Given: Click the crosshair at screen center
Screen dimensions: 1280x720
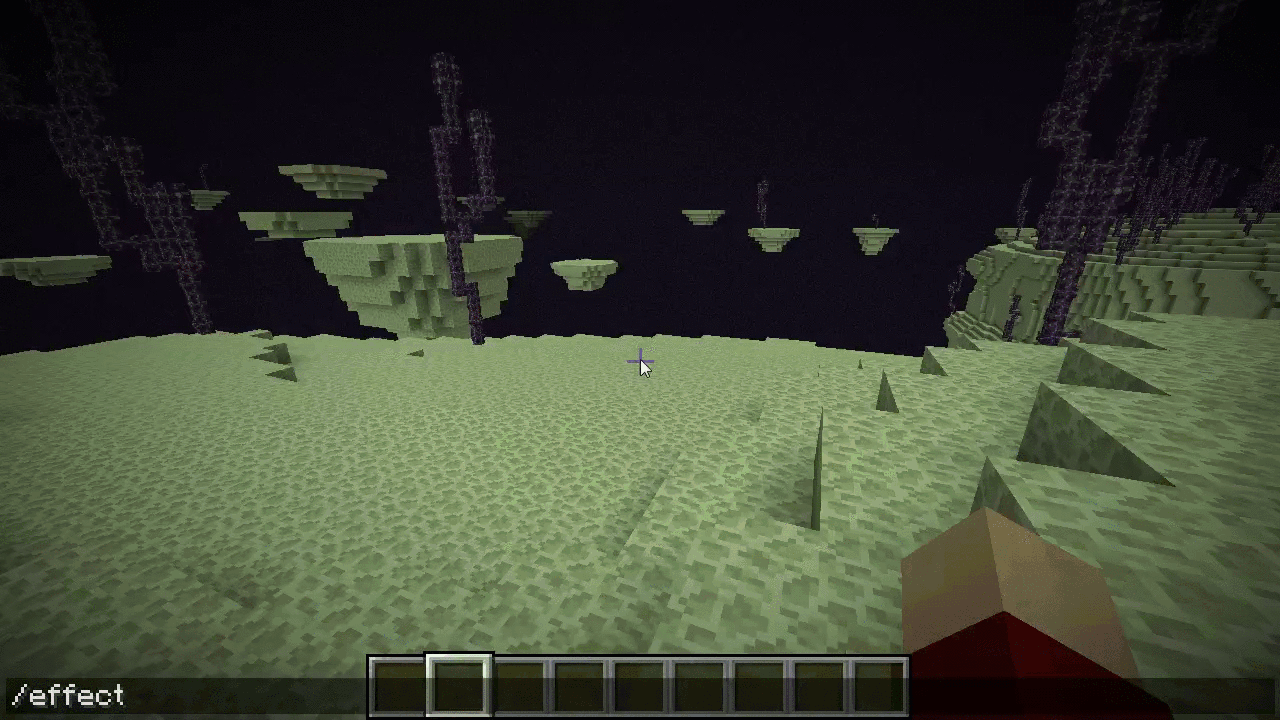Looking at the screenshot, I should (x=639, y=362).
